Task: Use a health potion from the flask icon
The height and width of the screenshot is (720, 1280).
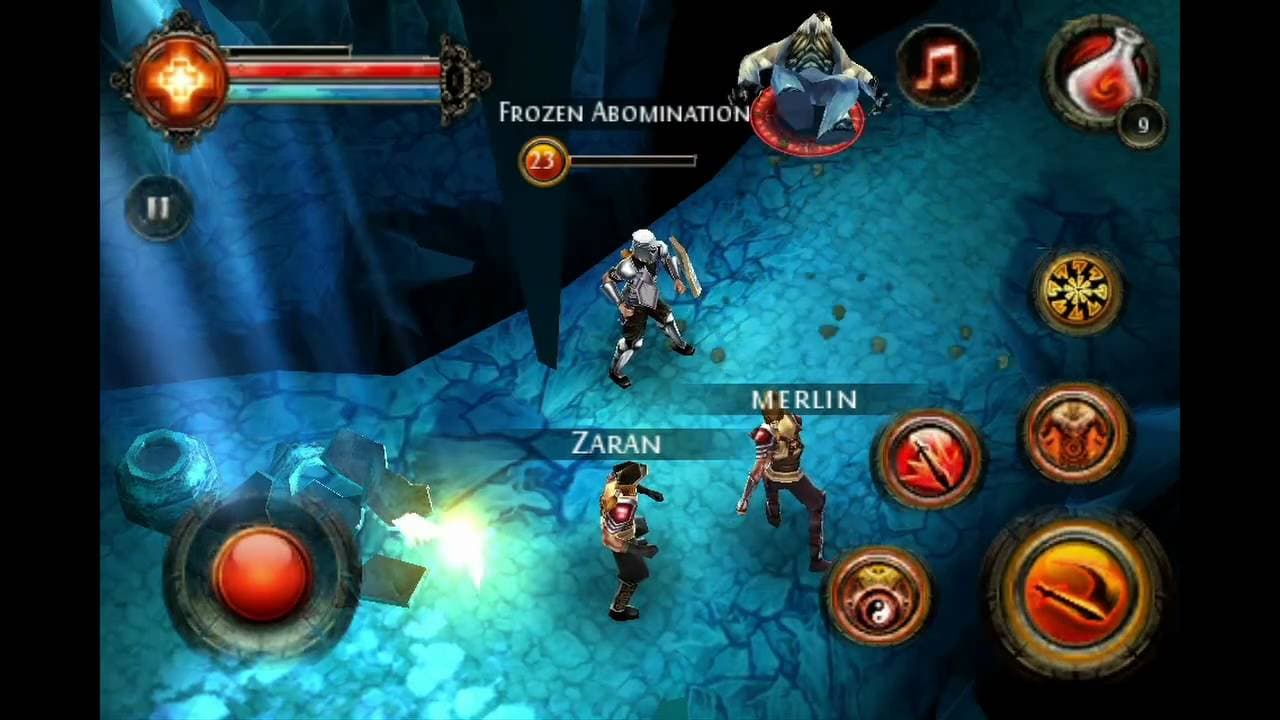Action: click(1100, 75)
